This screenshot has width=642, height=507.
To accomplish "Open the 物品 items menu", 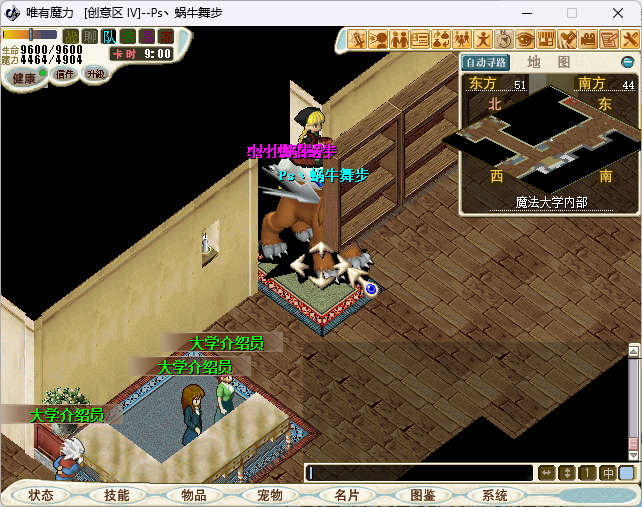I will point(193,495).
